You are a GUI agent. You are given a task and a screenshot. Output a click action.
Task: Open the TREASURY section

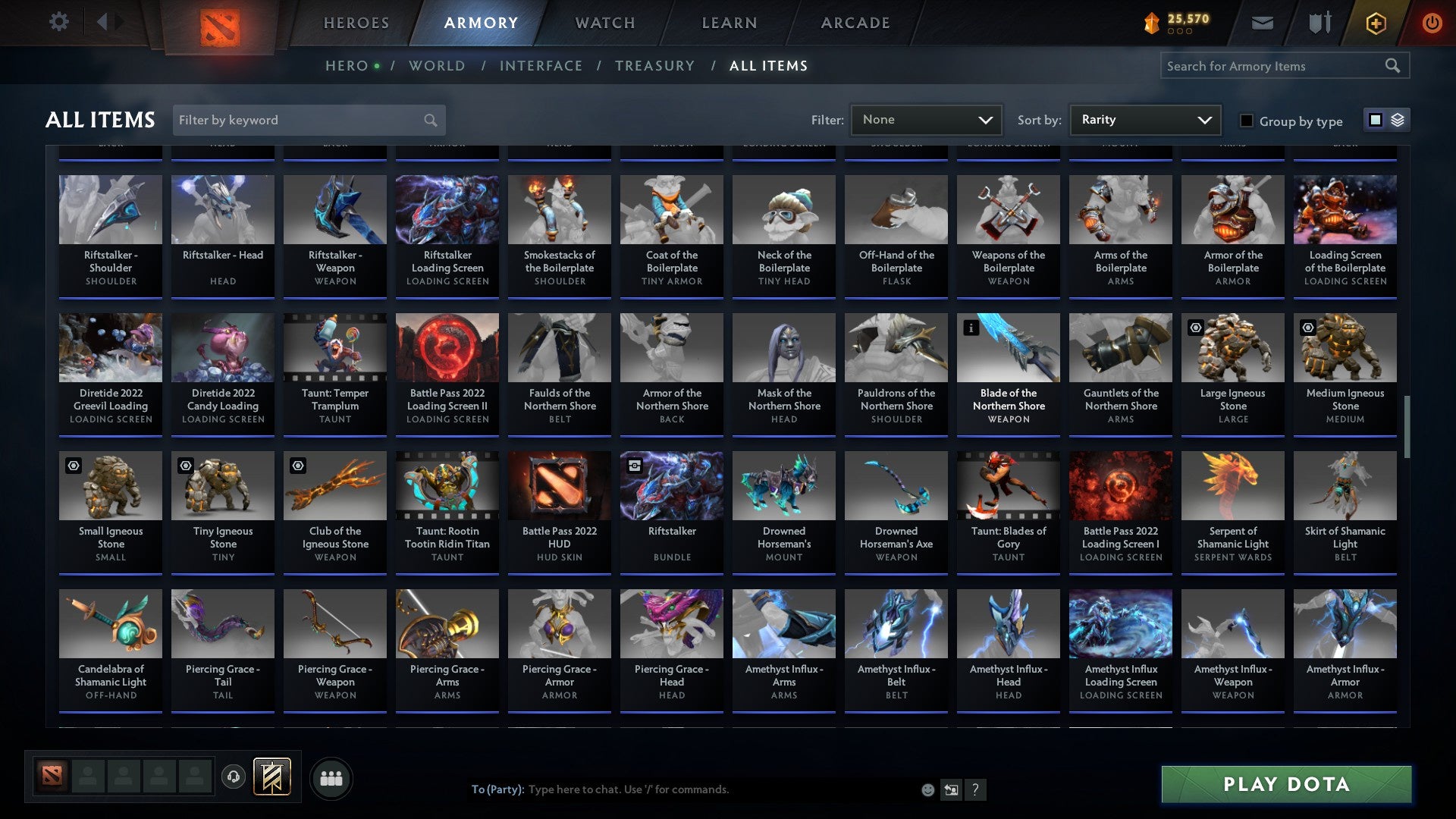tap(655, 66)
